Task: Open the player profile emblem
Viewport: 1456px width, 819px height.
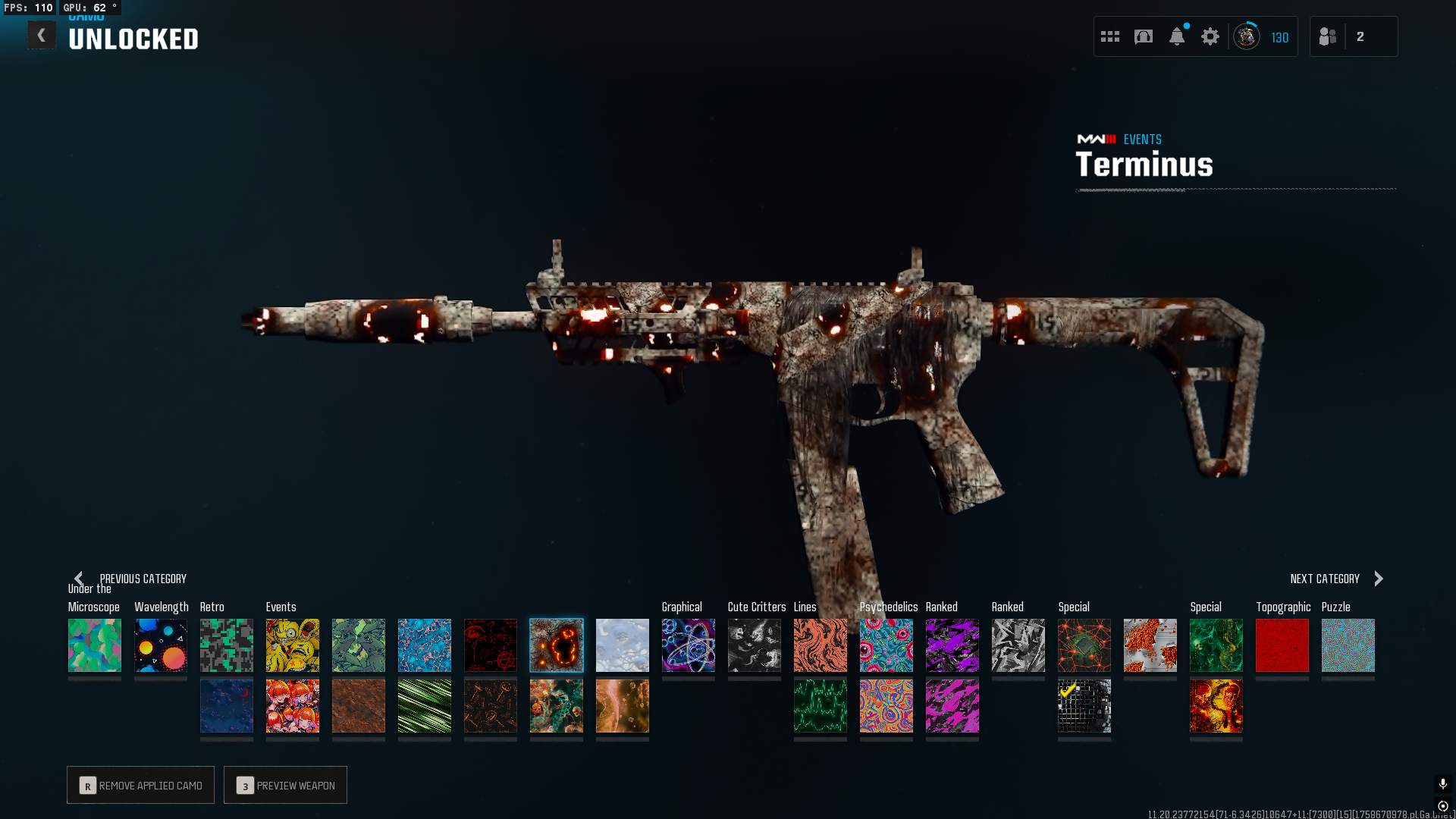Action: point(1247,36)
